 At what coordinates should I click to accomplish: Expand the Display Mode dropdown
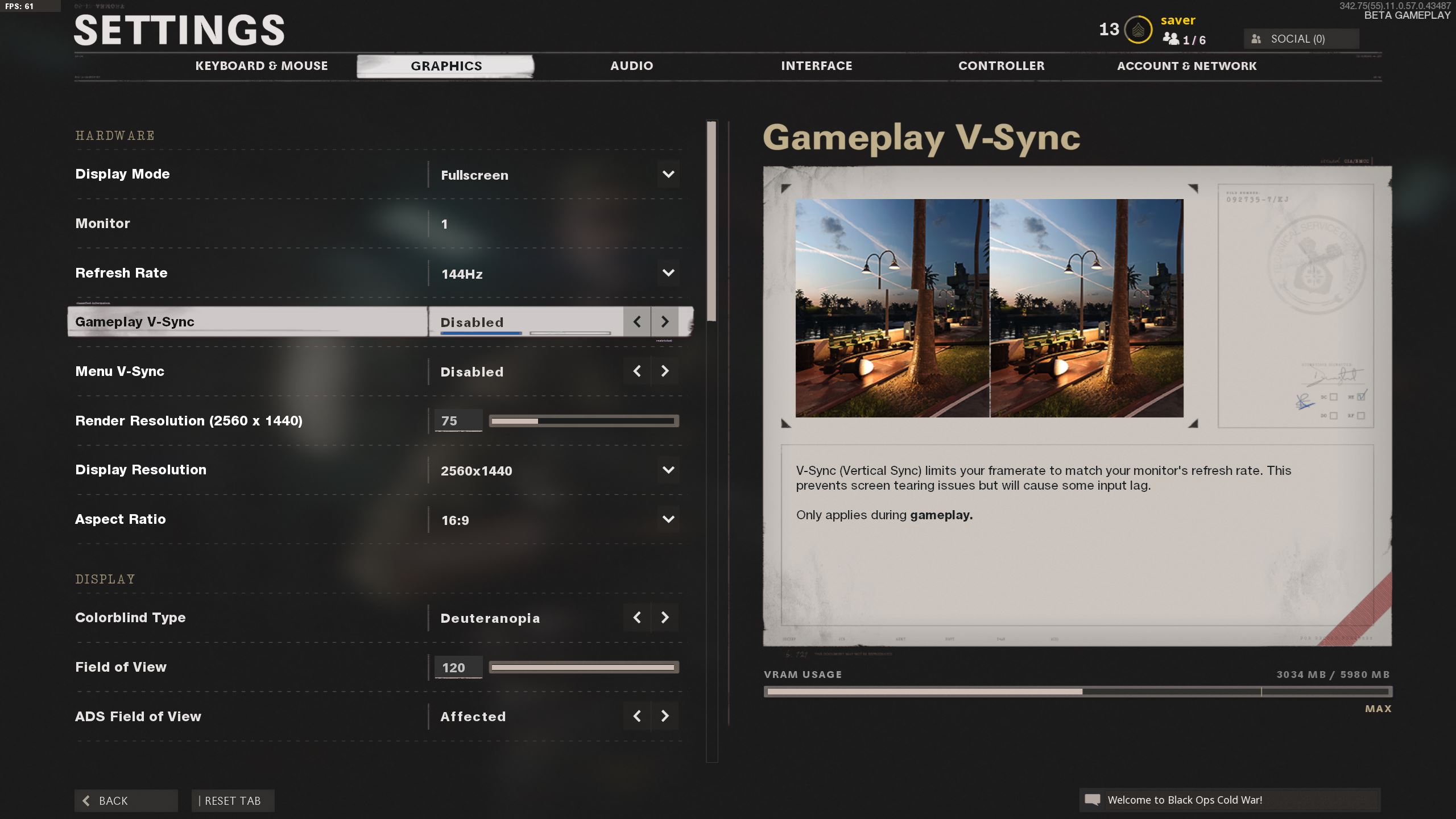668,175
